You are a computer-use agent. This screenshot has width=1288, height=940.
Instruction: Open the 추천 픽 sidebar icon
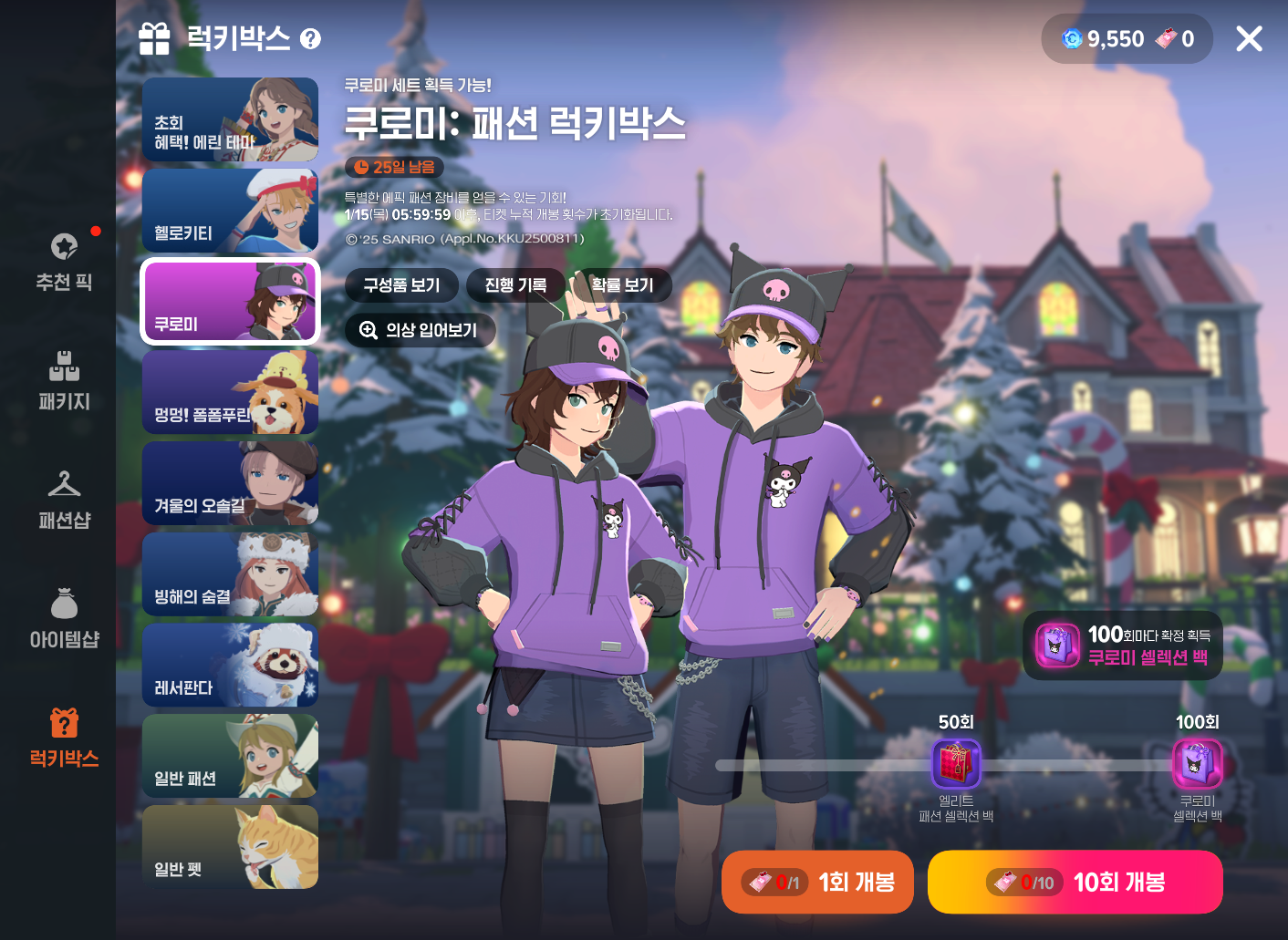coord(63,260)
